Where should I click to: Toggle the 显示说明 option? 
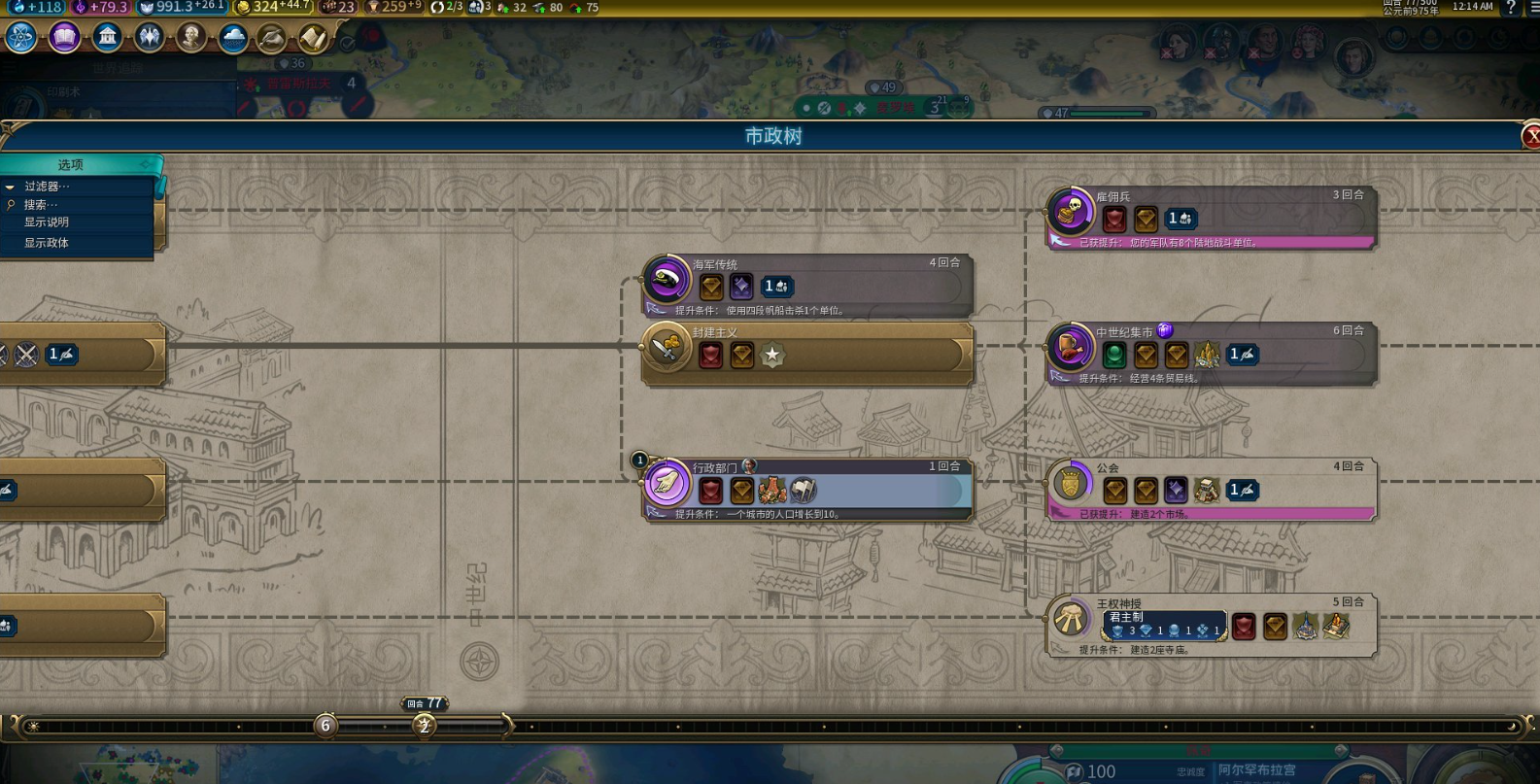click(x=47, y=222)
